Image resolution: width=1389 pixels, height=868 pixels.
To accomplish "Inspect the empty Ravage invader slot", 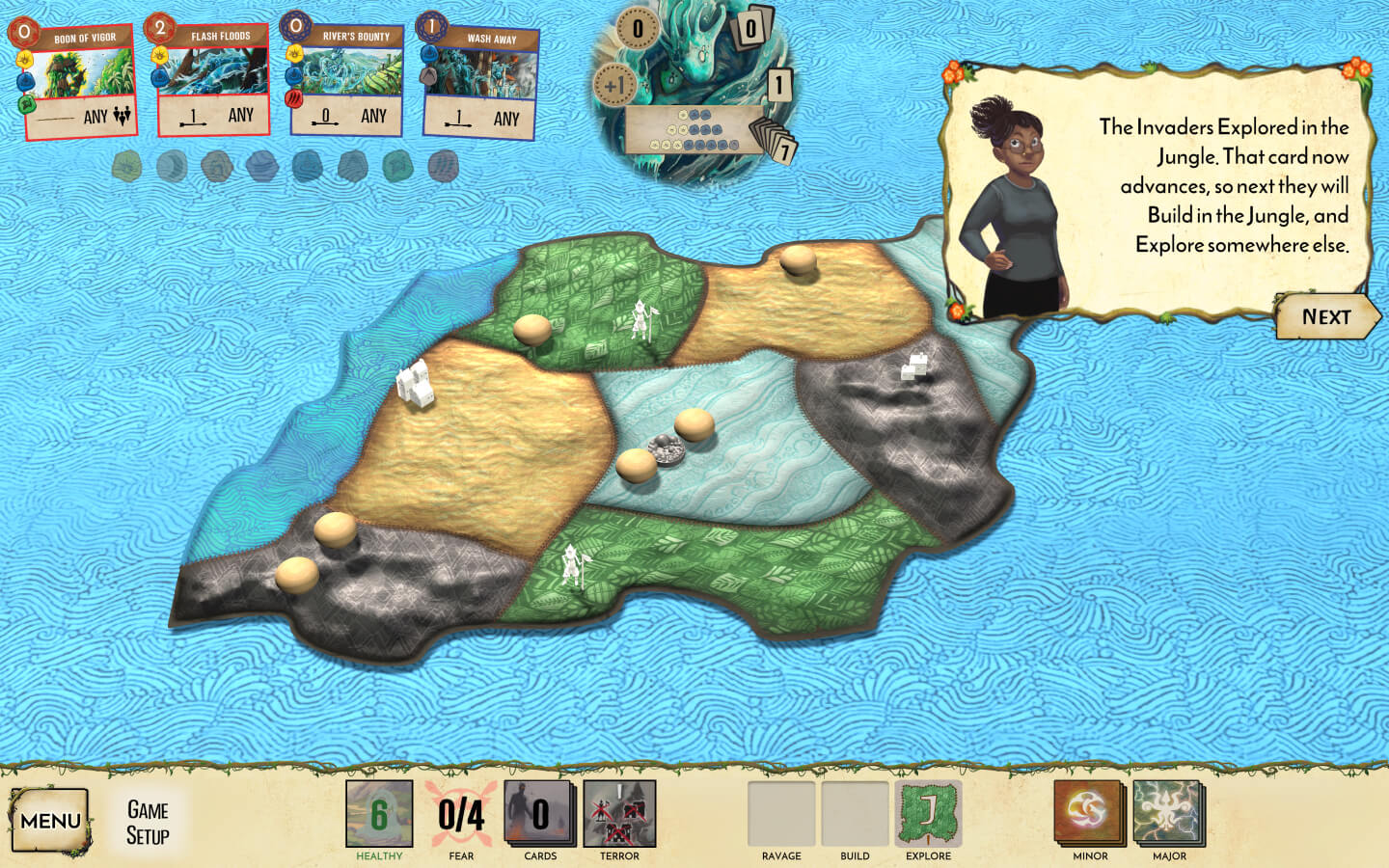I will [781, 815].
